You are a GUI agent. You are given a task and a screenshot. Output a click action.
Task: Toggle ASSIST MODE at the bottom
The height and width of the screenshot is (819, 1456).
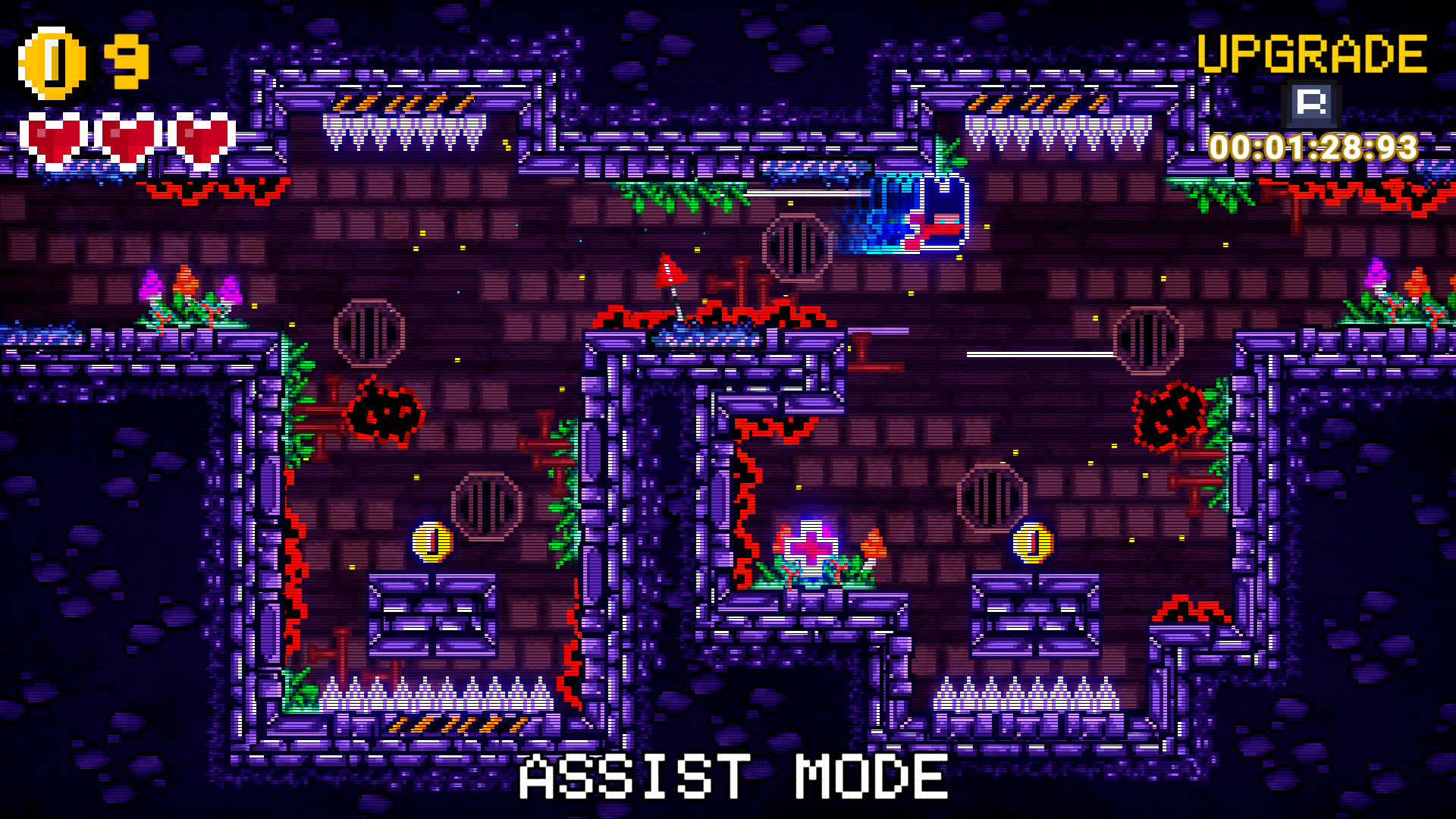pyautogui.click(x=730, y=776)
